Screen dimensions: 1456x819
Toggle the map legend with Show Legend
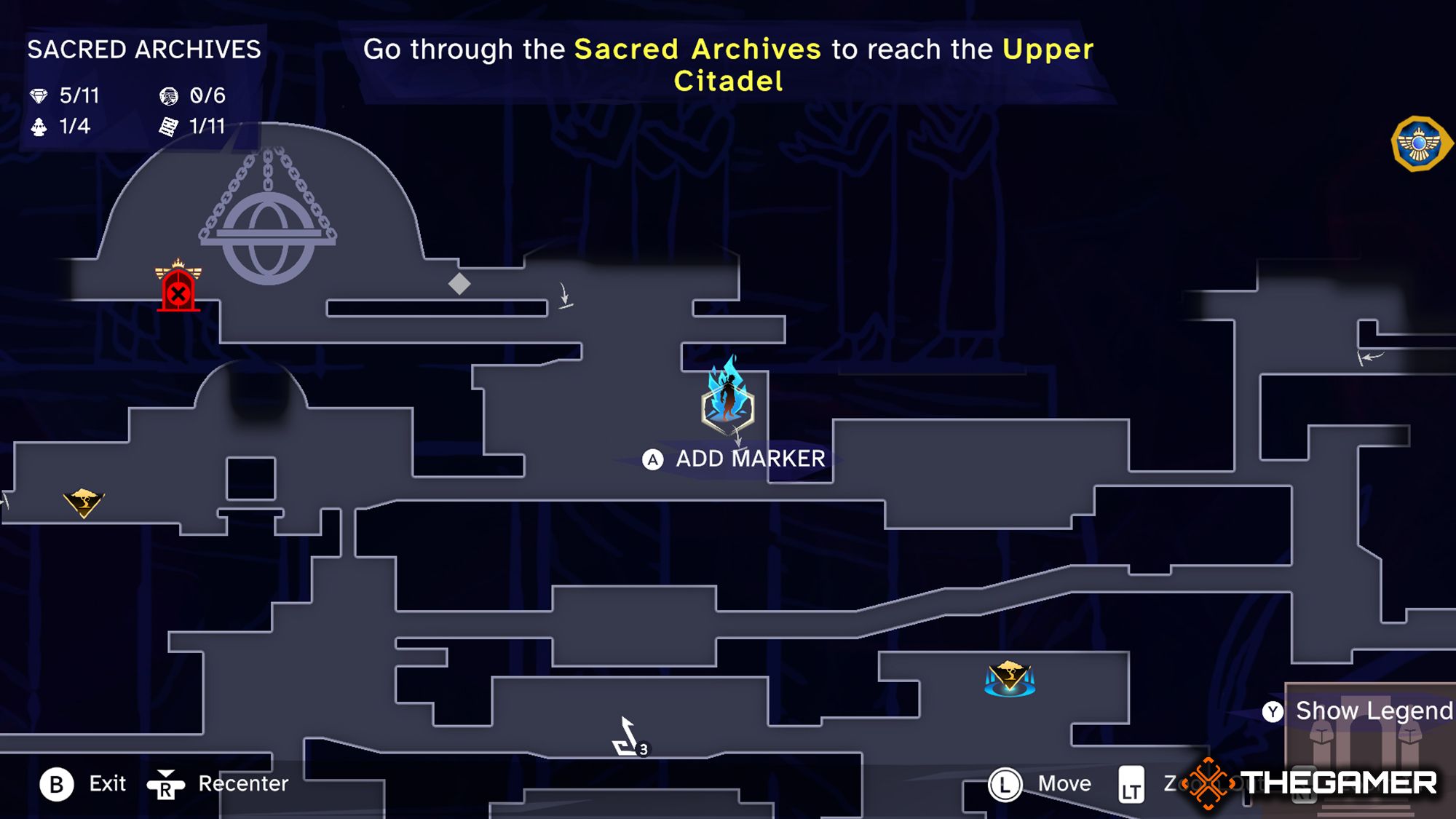click(x=1364, y=711)
